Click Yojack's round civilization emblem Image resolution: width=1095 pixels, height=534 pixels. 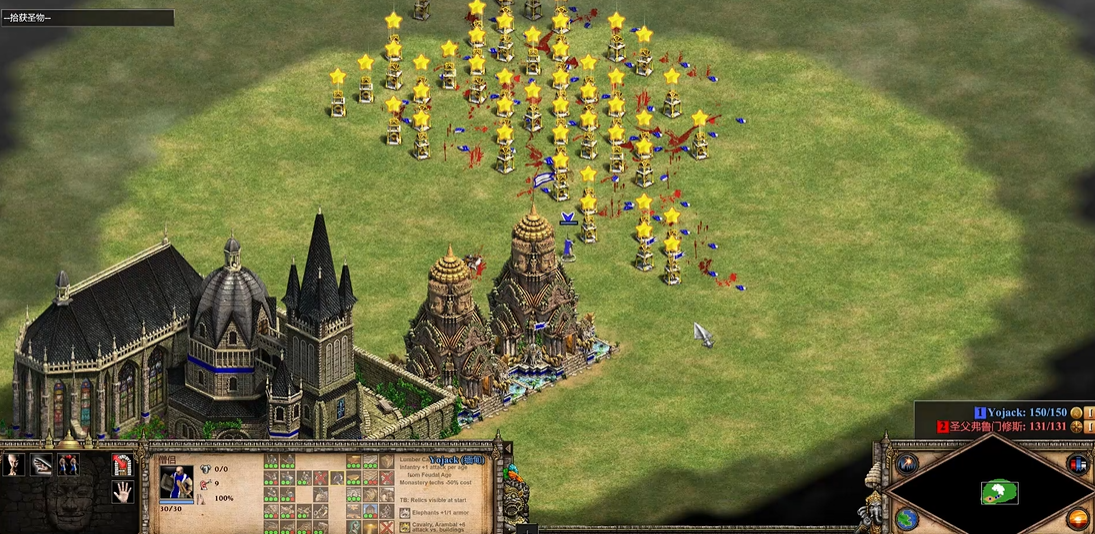(1076, 412)
